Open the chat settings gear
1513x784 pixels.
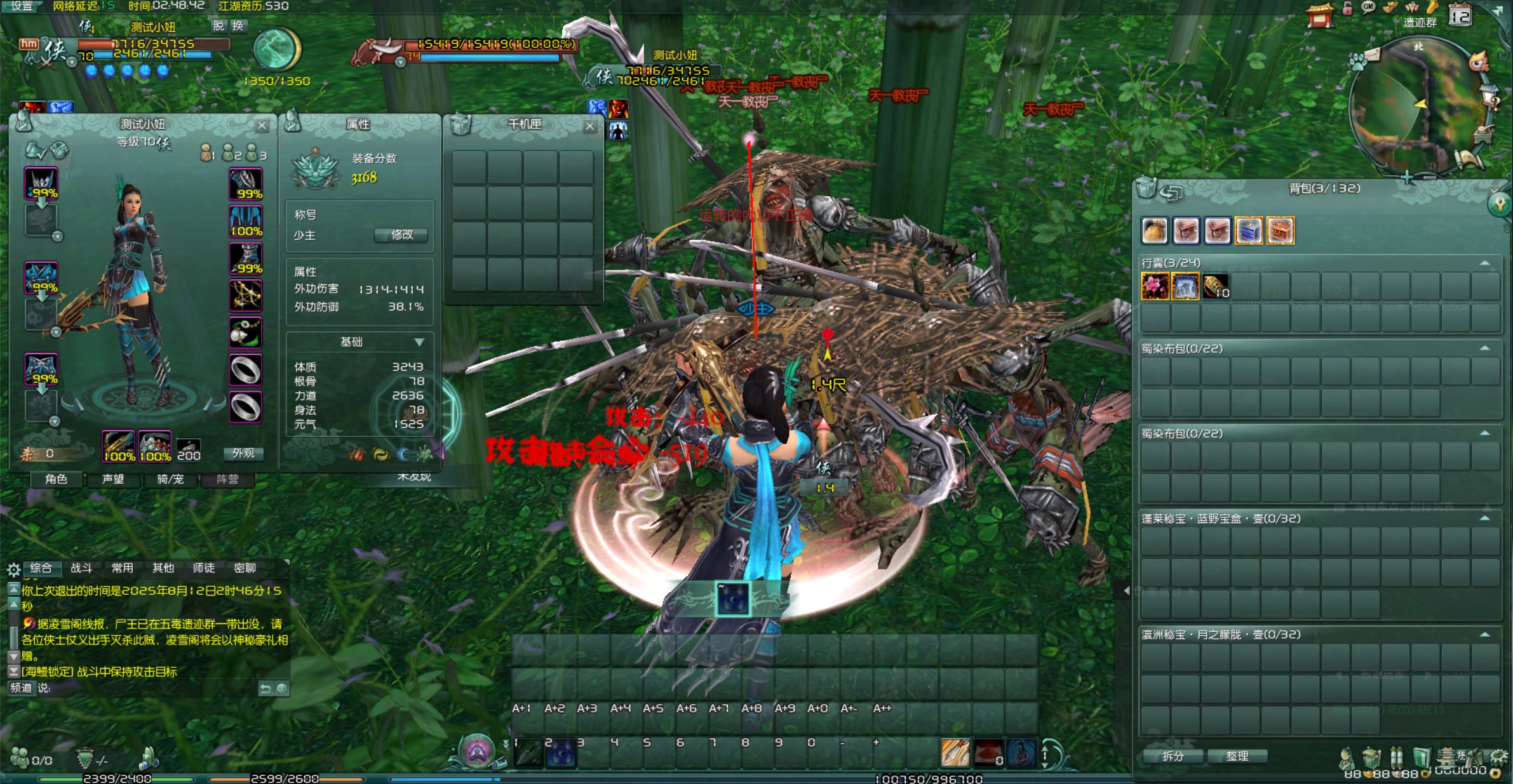13,569
